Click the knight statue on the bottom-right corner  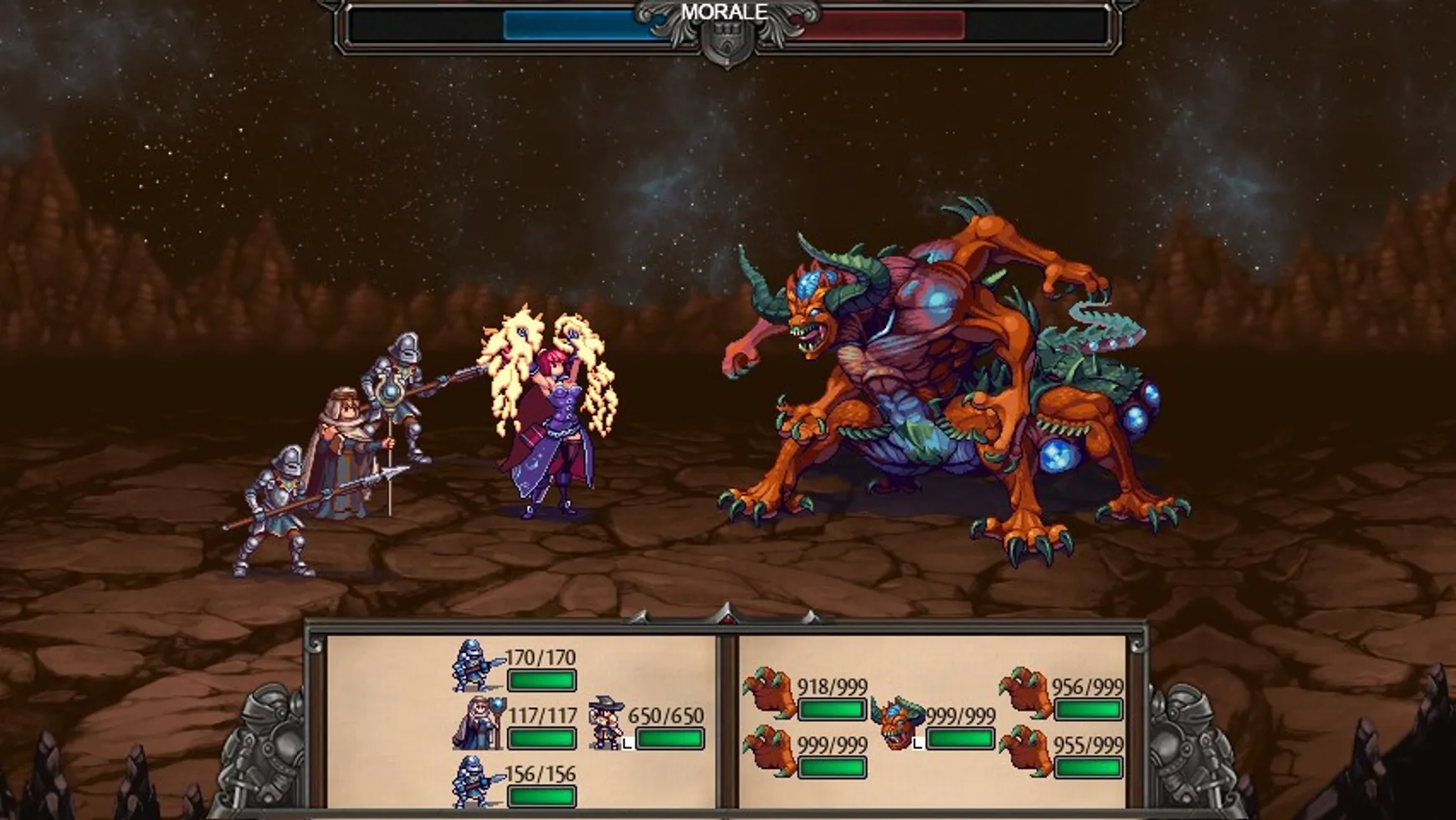[x=1192, y=745]
